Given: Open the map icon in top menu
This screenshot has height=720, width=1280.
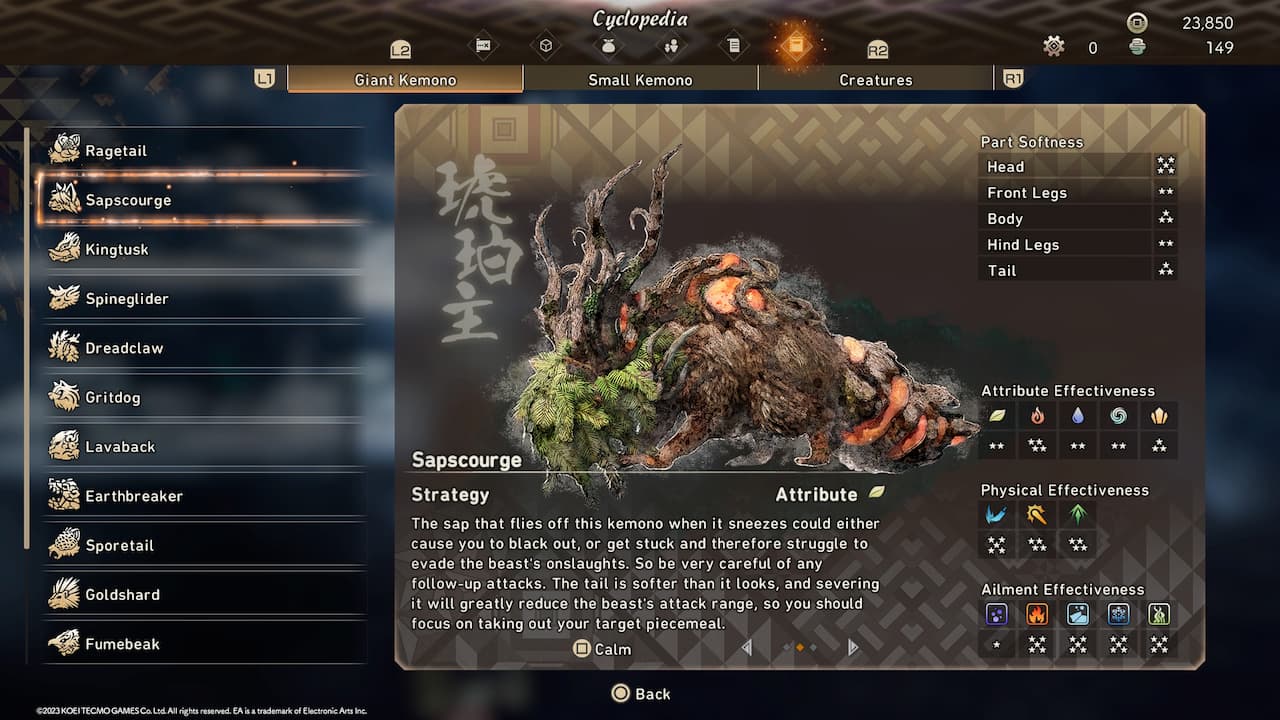Looking at the screenshot, I should (483, 45).
